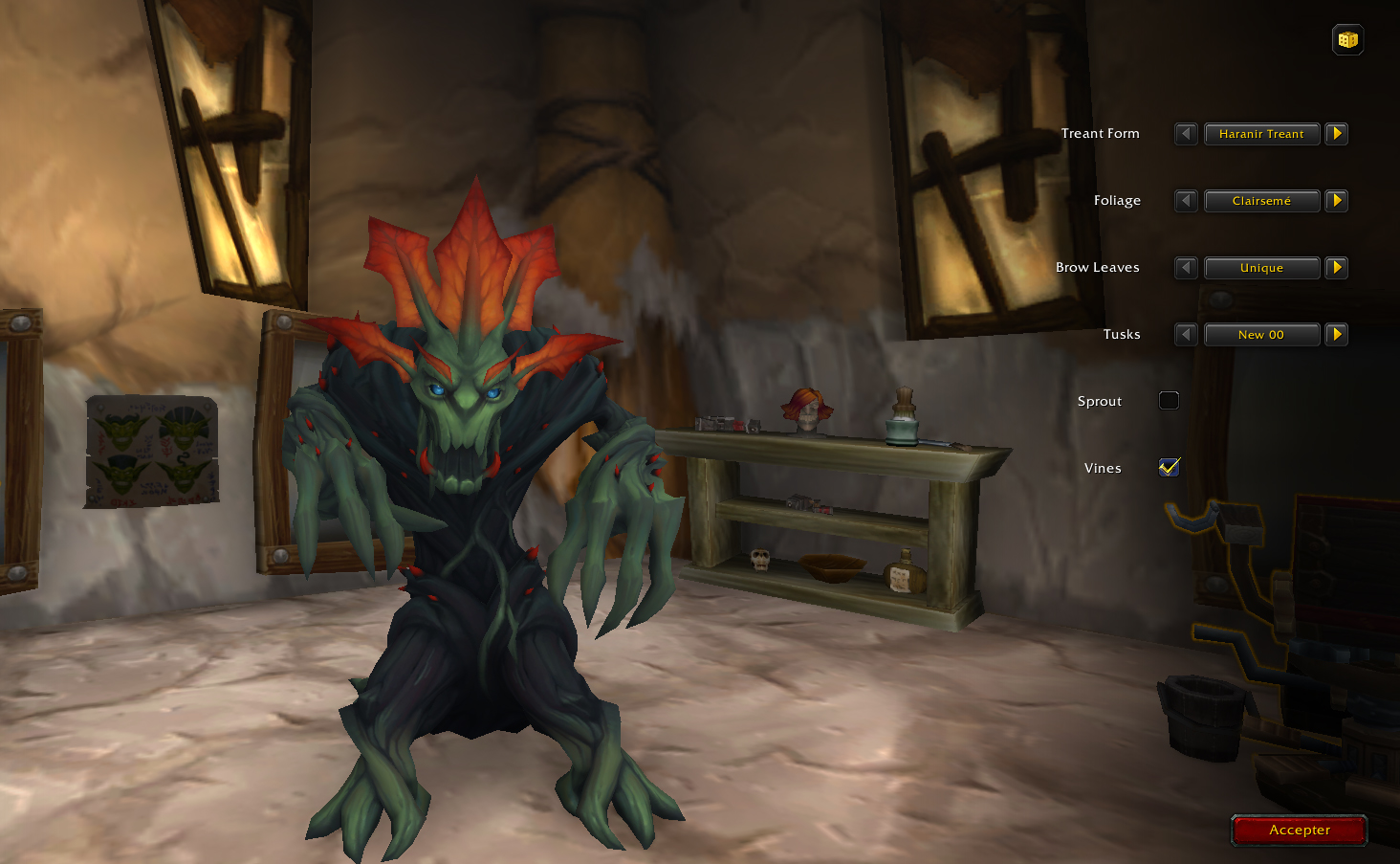
Task: Switch to previous Brow Leaves option
Action: 1186,268
